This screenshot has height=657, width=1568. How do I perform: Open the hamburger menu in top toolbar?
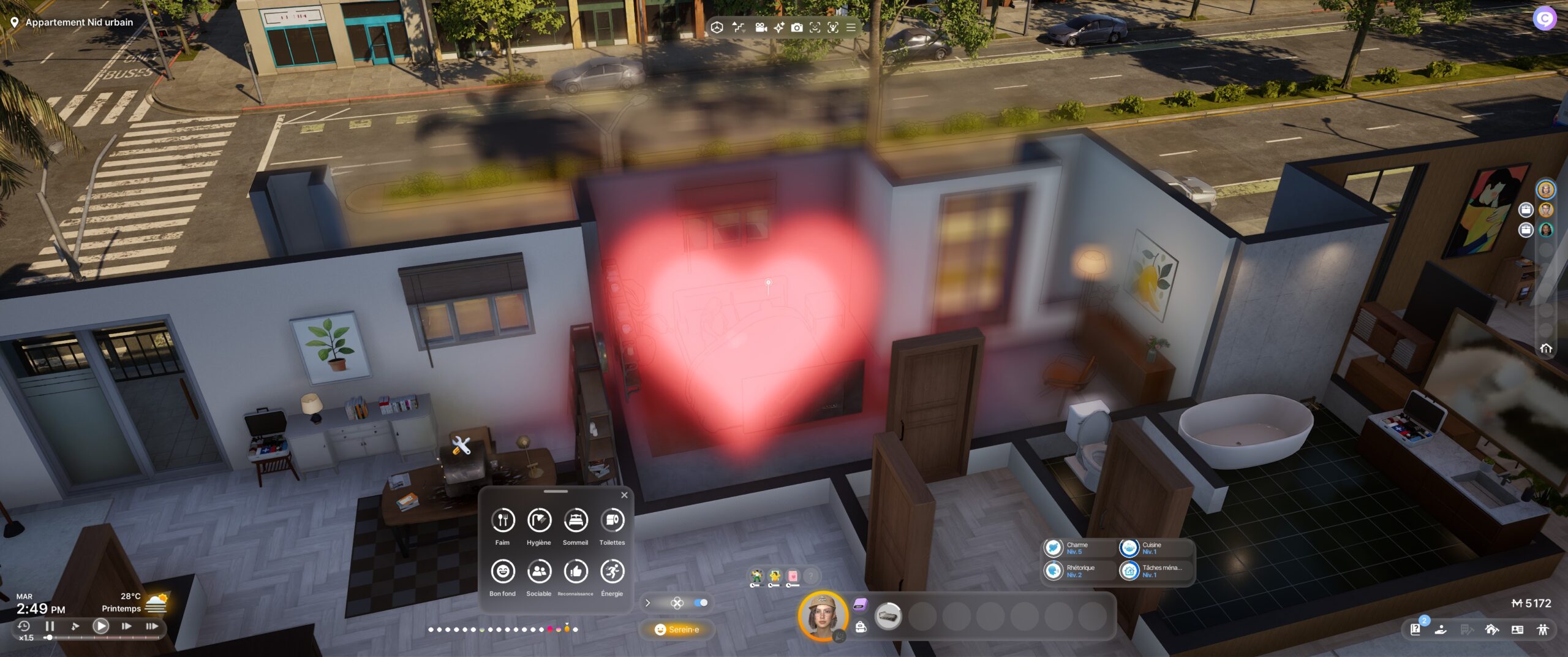tap(851, 28)
